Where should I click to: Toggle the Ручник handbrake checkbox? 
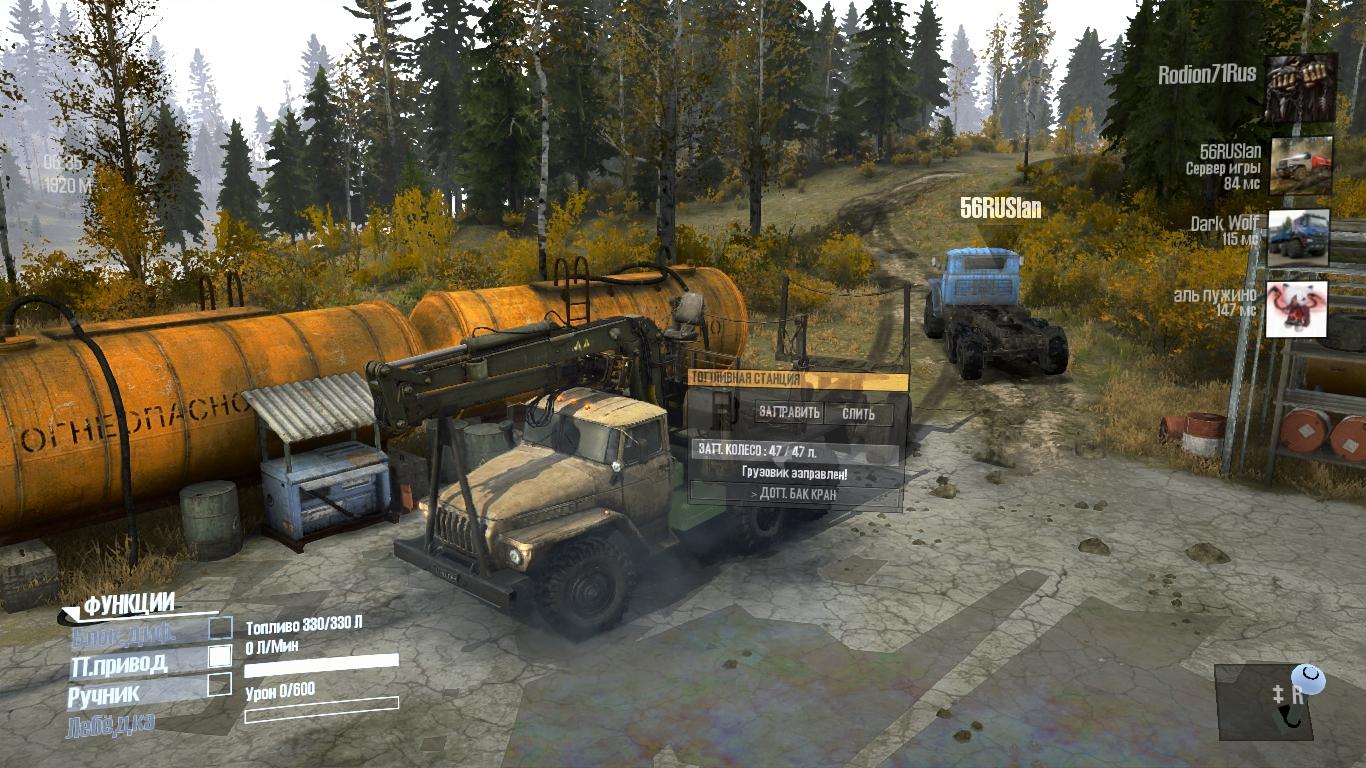[x=220, y=685]
